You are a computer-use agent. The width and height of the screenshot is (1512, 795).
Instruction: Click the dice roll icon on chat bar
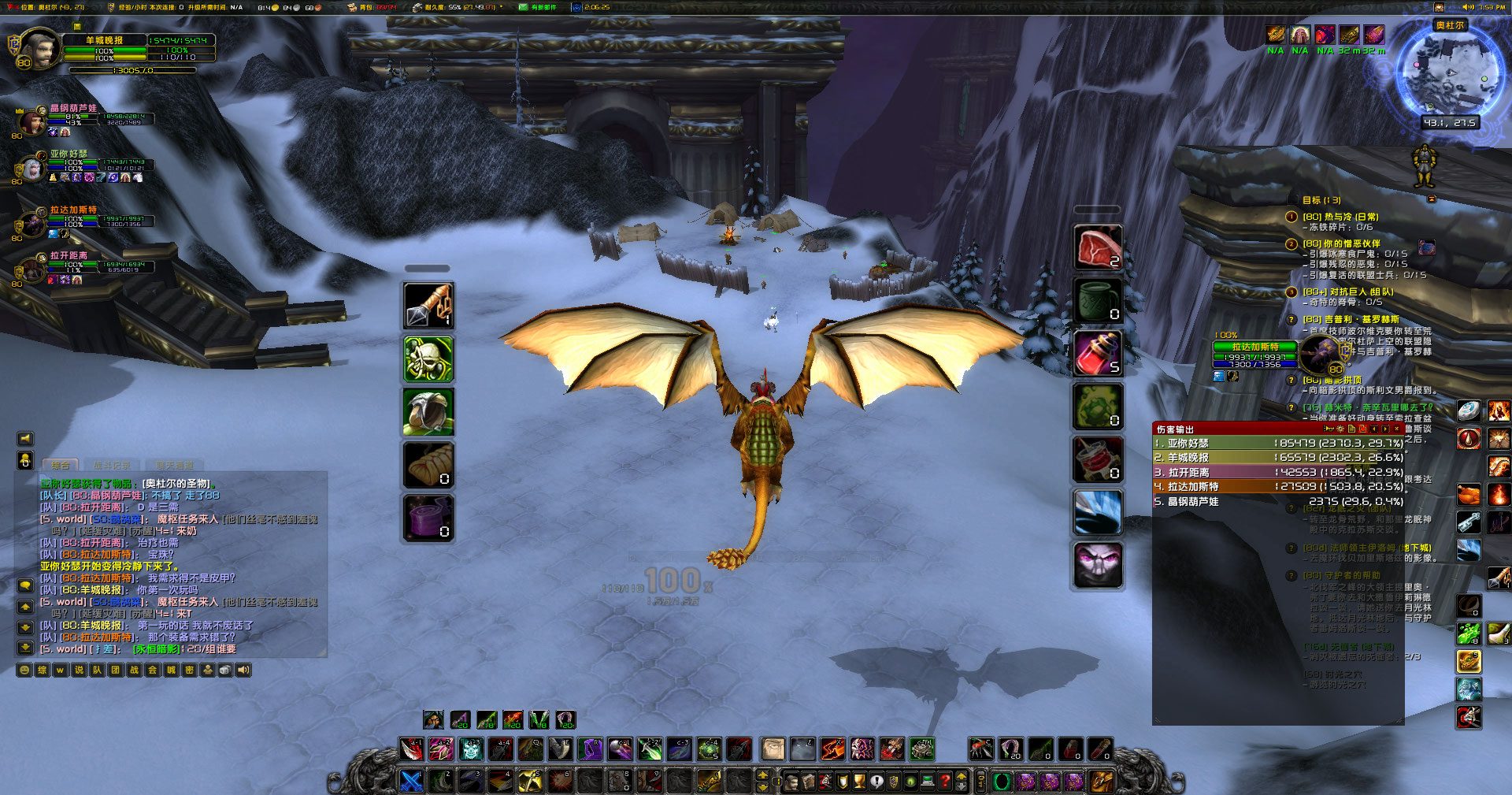tap(224, 670)
